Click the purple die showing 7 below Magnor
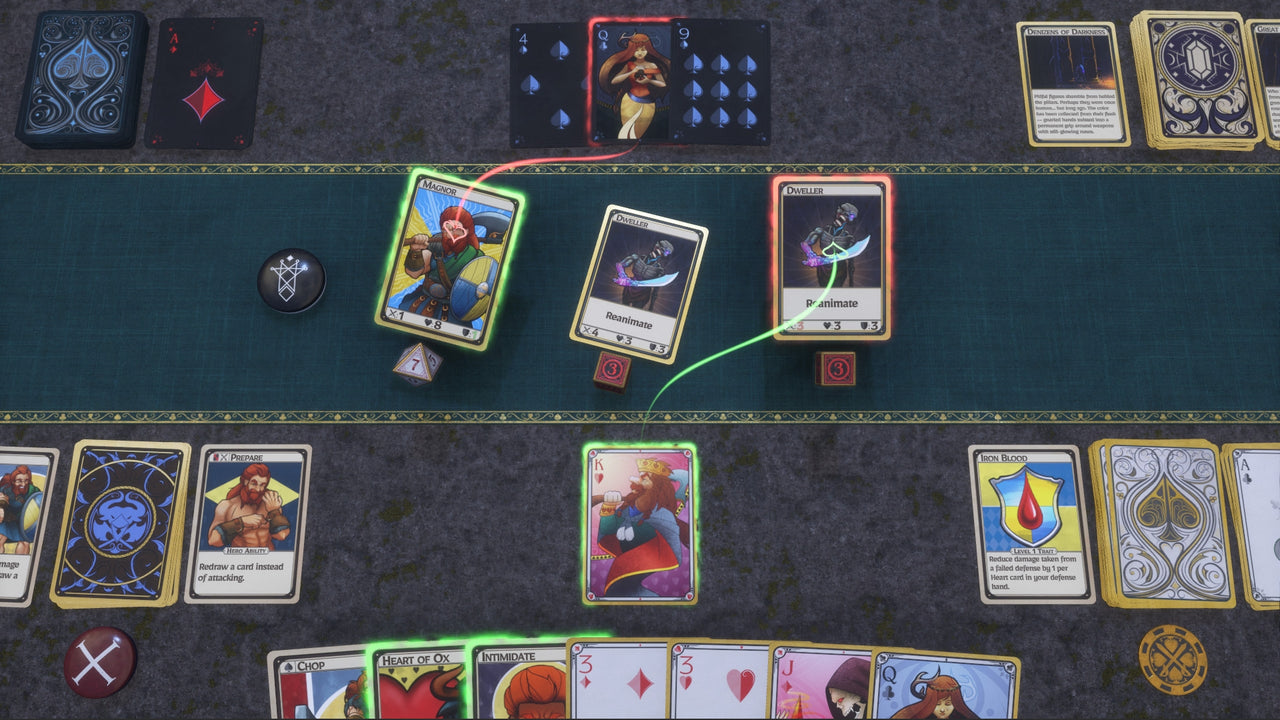 click(415, 365)
